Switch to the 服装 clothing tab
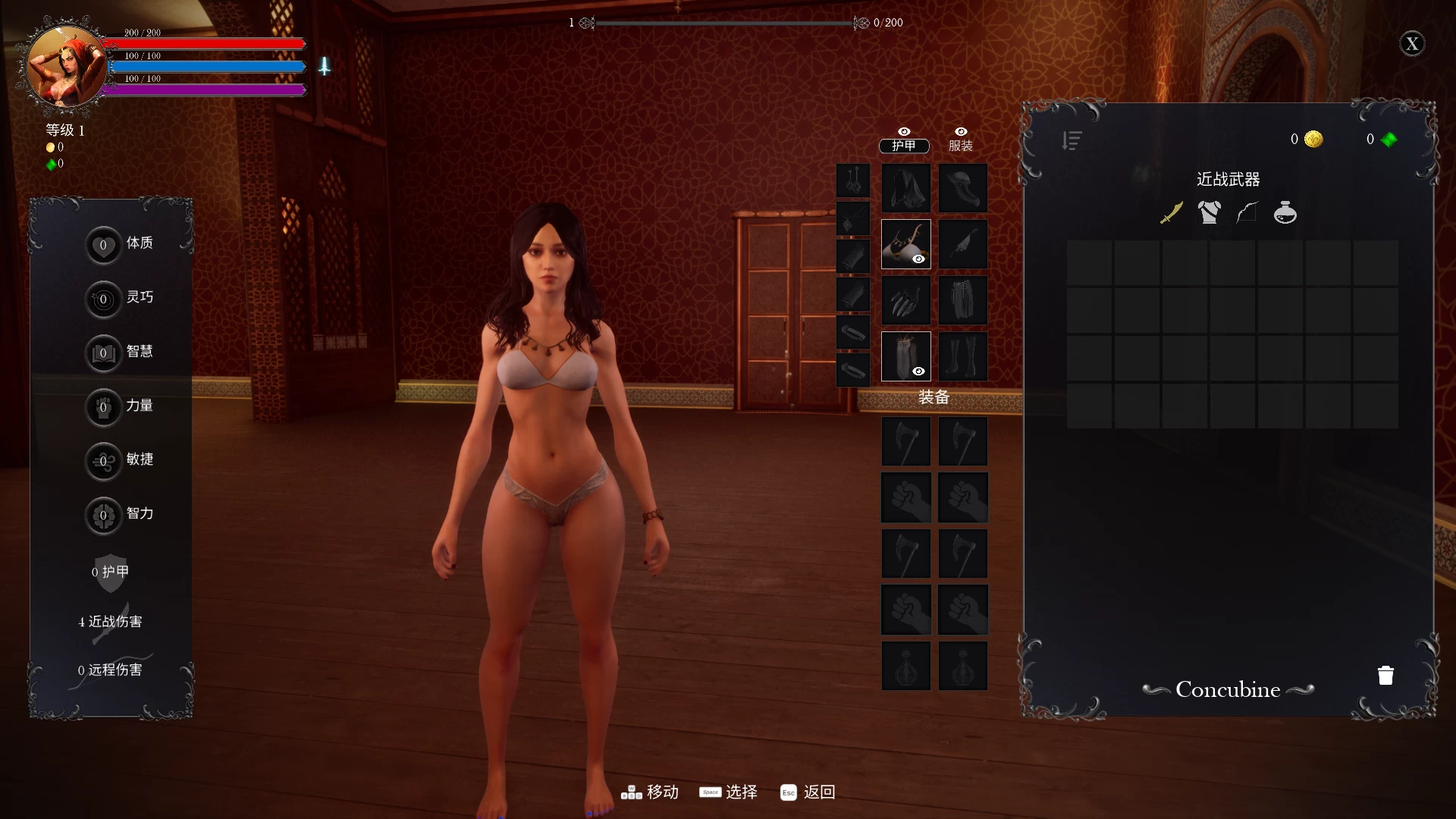This screenshot has height=819, width=1456. tap(960, 145)
